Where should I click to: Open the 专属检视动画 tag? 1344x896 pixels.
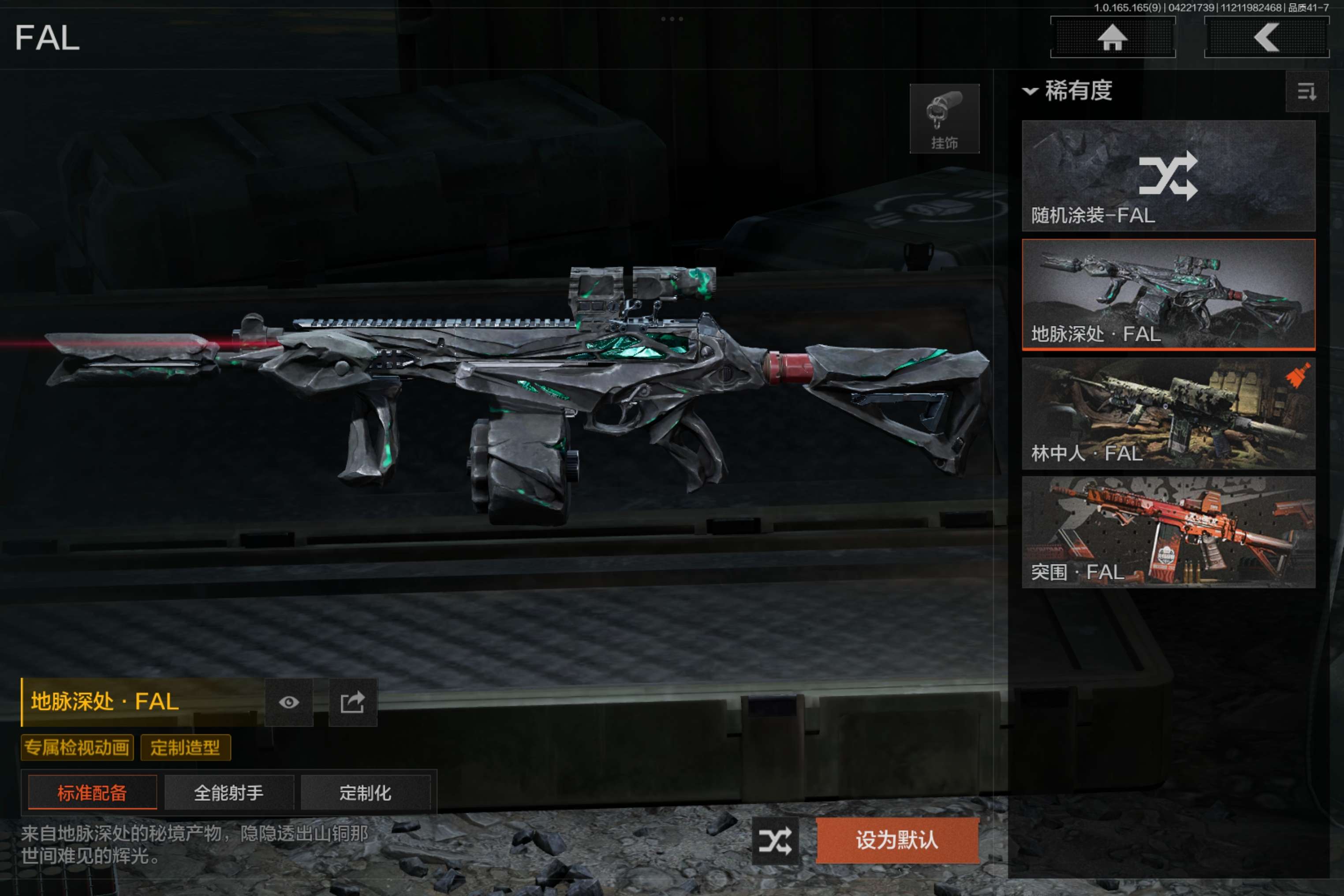click(x=77, y=747)
